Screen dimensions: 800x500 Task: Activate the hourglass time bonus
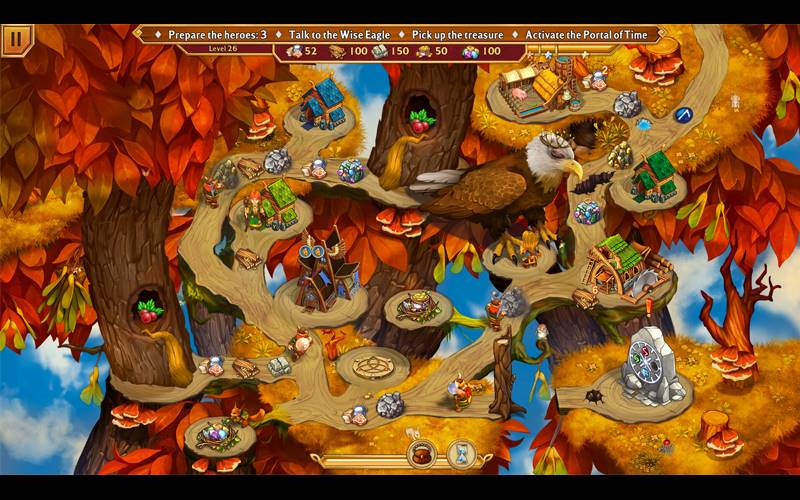pos(462,456)
